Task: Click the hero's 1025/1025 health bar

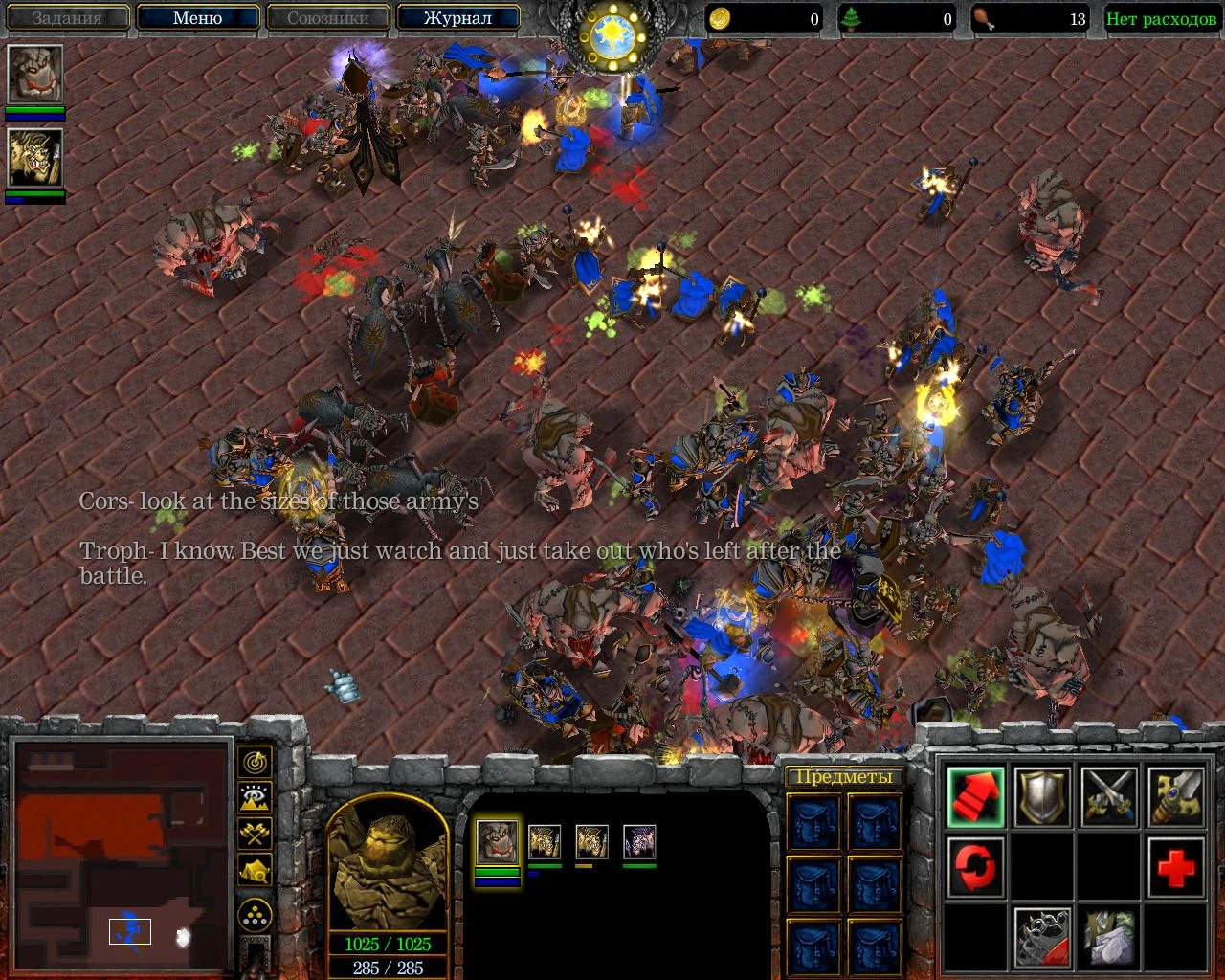Action: [x=387, y=943]
